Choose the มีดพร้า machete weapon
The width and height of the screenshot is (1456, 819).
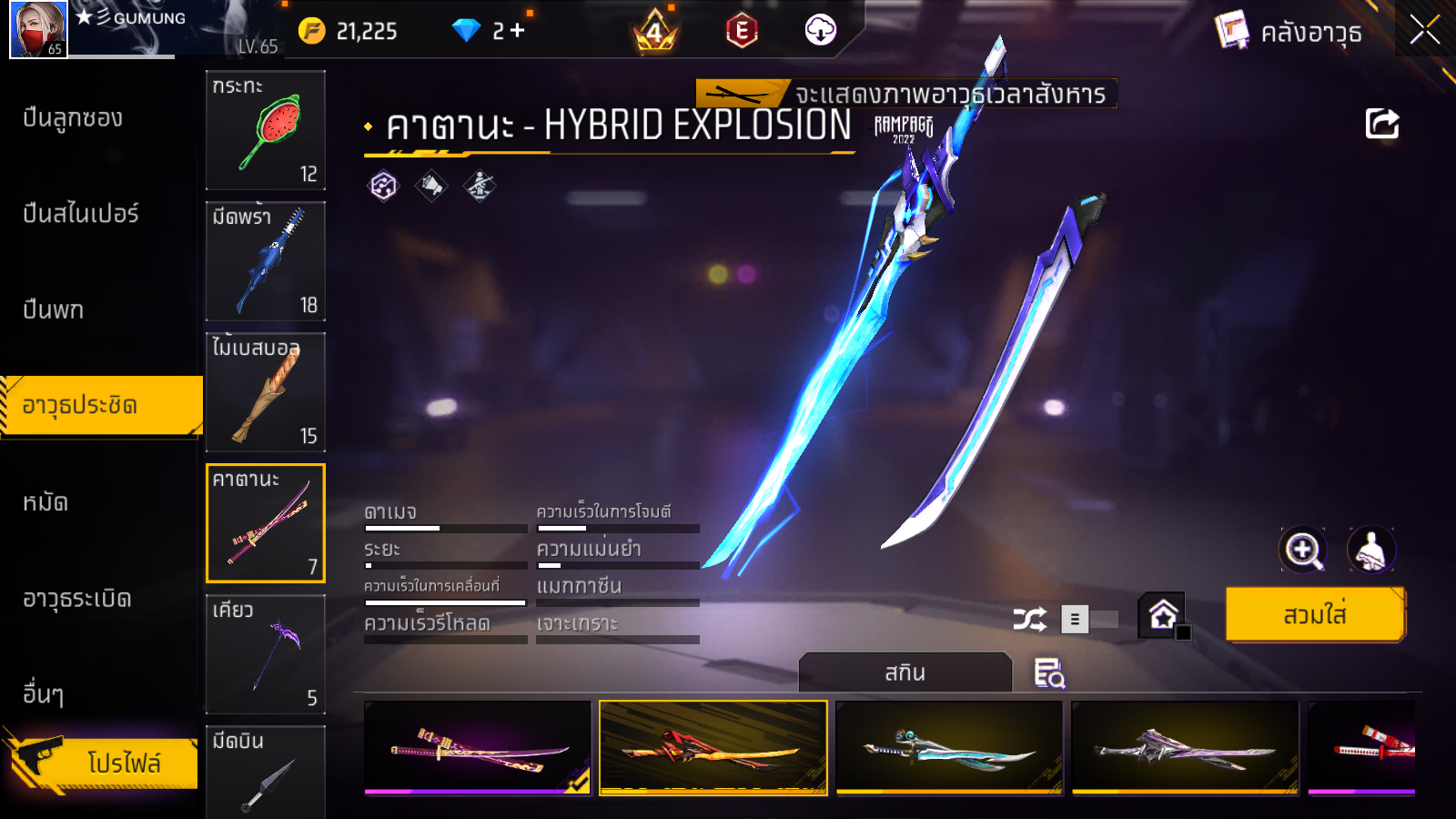point(266,261)
